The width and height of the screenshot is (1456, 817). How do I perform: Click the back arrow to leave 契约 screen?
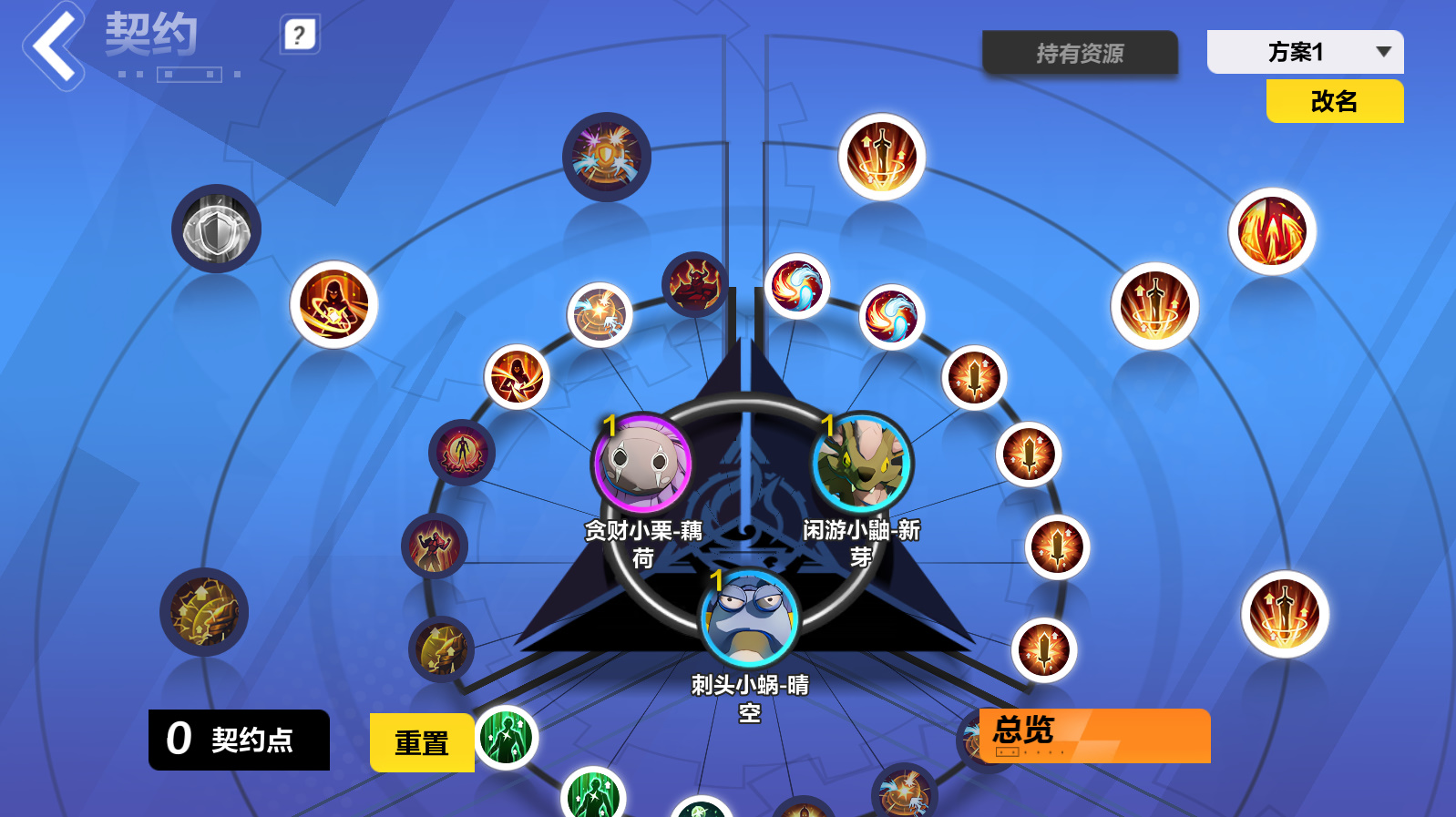tap(52, 47)
